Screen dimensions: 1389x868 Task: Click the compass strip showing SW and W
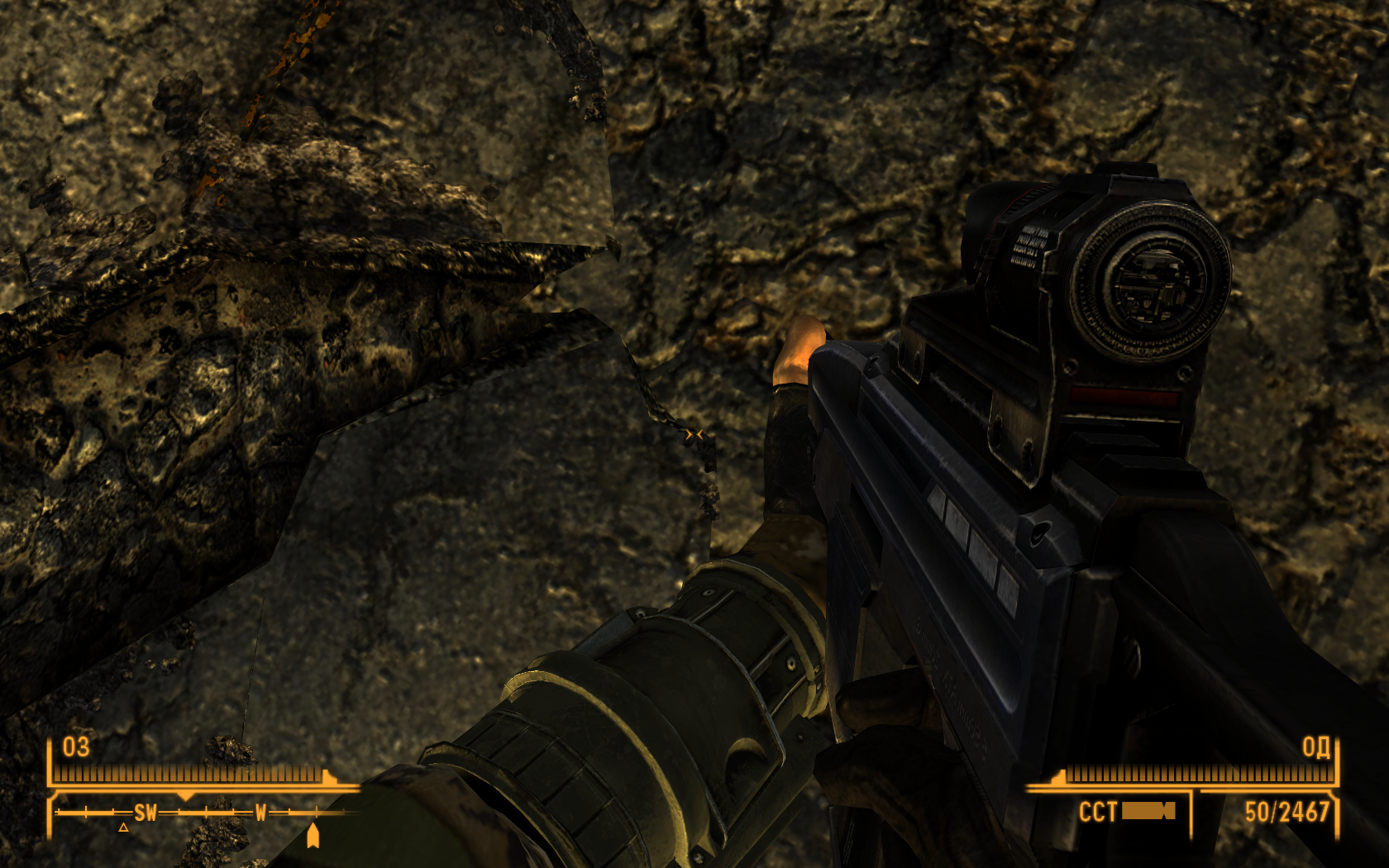pyautogui.click(x=203, y=813)
